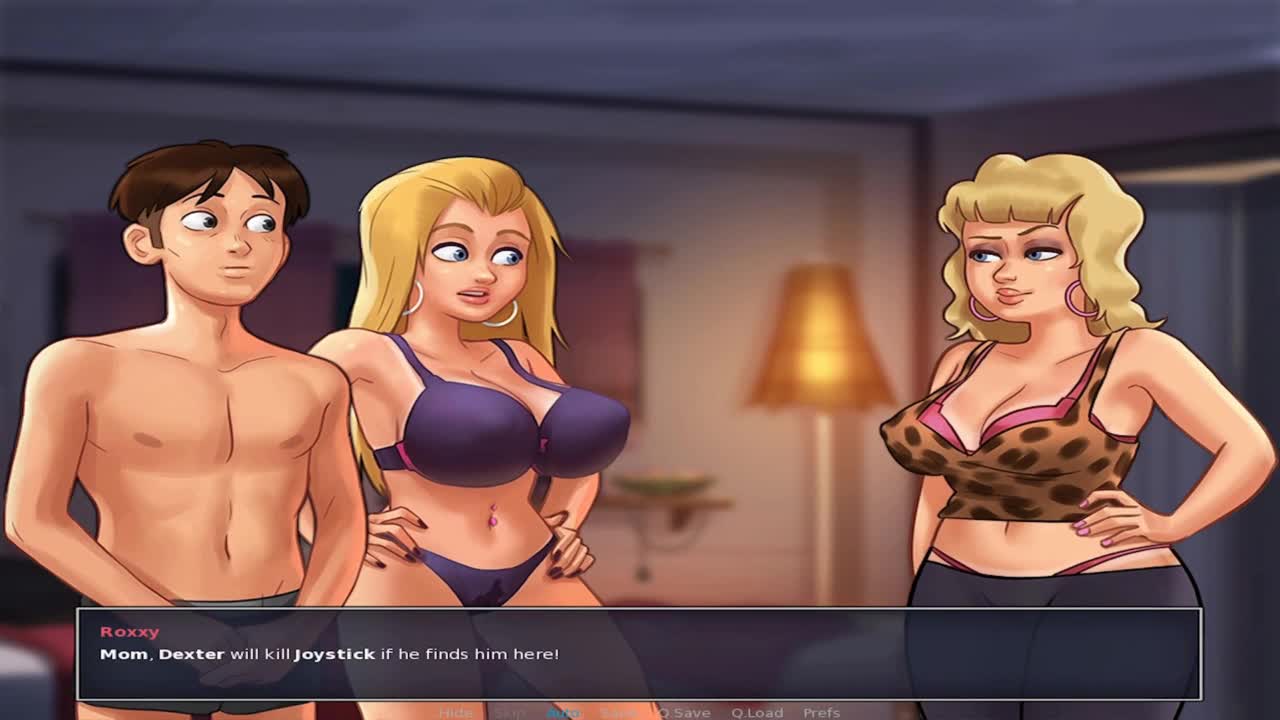The height and width of the screenshot is (720, 1280).
Task: Quick save with Q.Save
Action: click(x=683, y=712)
